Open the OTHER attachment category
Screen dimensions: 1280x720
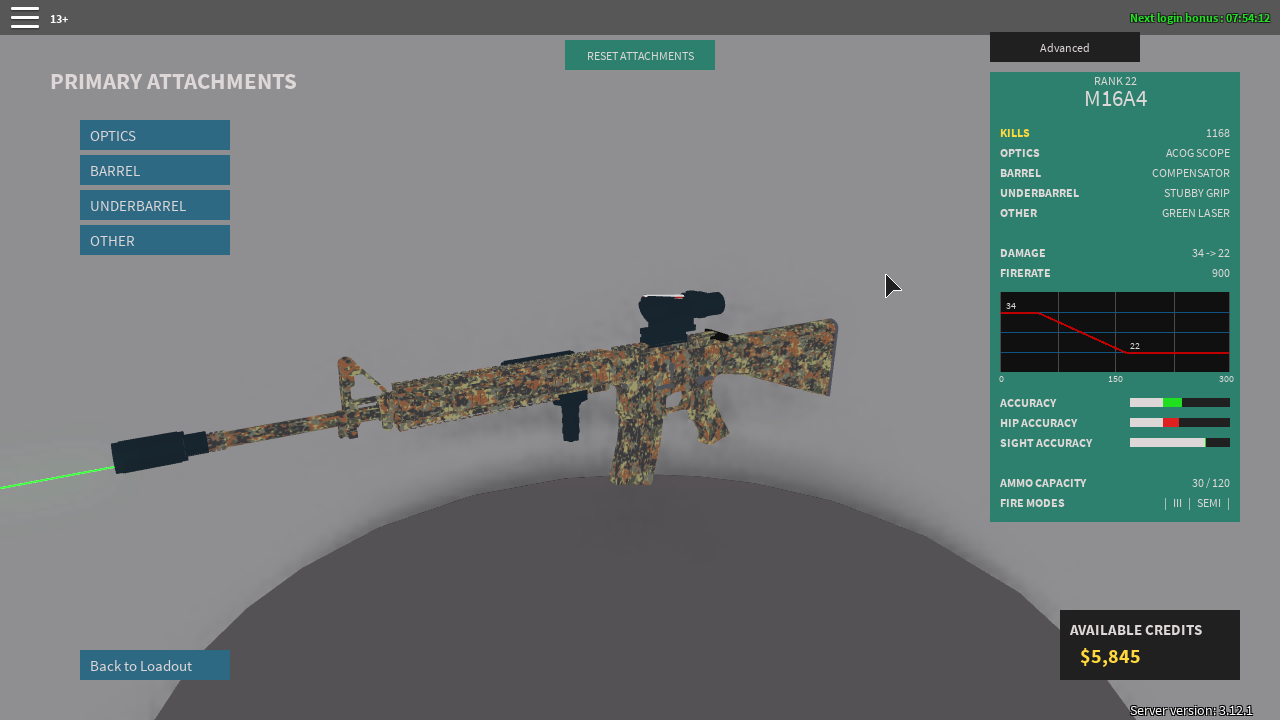click(x=154, y=240)
